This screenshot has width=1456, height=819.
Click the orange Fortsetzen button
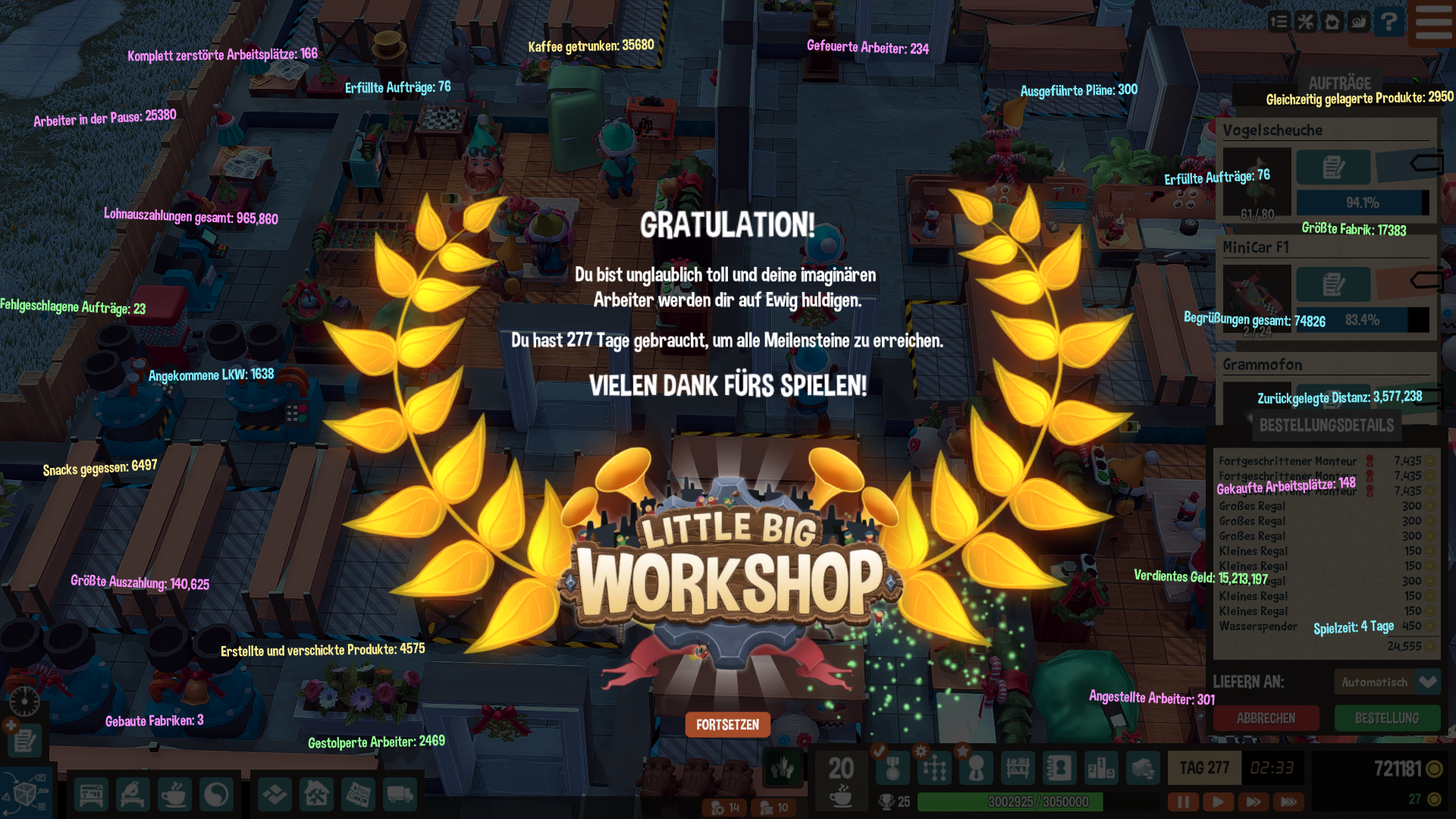tap(727, 725)
